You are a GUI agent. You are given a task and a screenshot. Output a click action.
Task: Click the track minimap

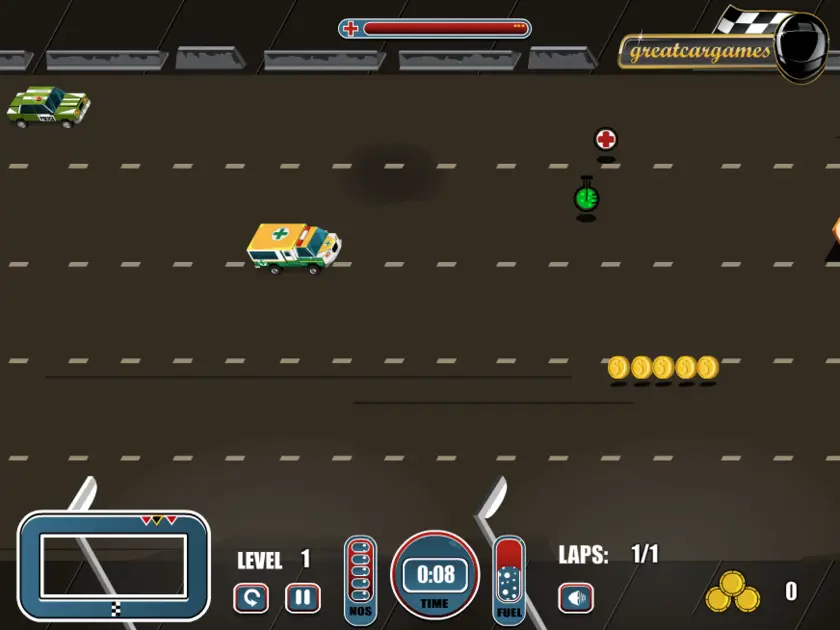(x=114, y=566)
